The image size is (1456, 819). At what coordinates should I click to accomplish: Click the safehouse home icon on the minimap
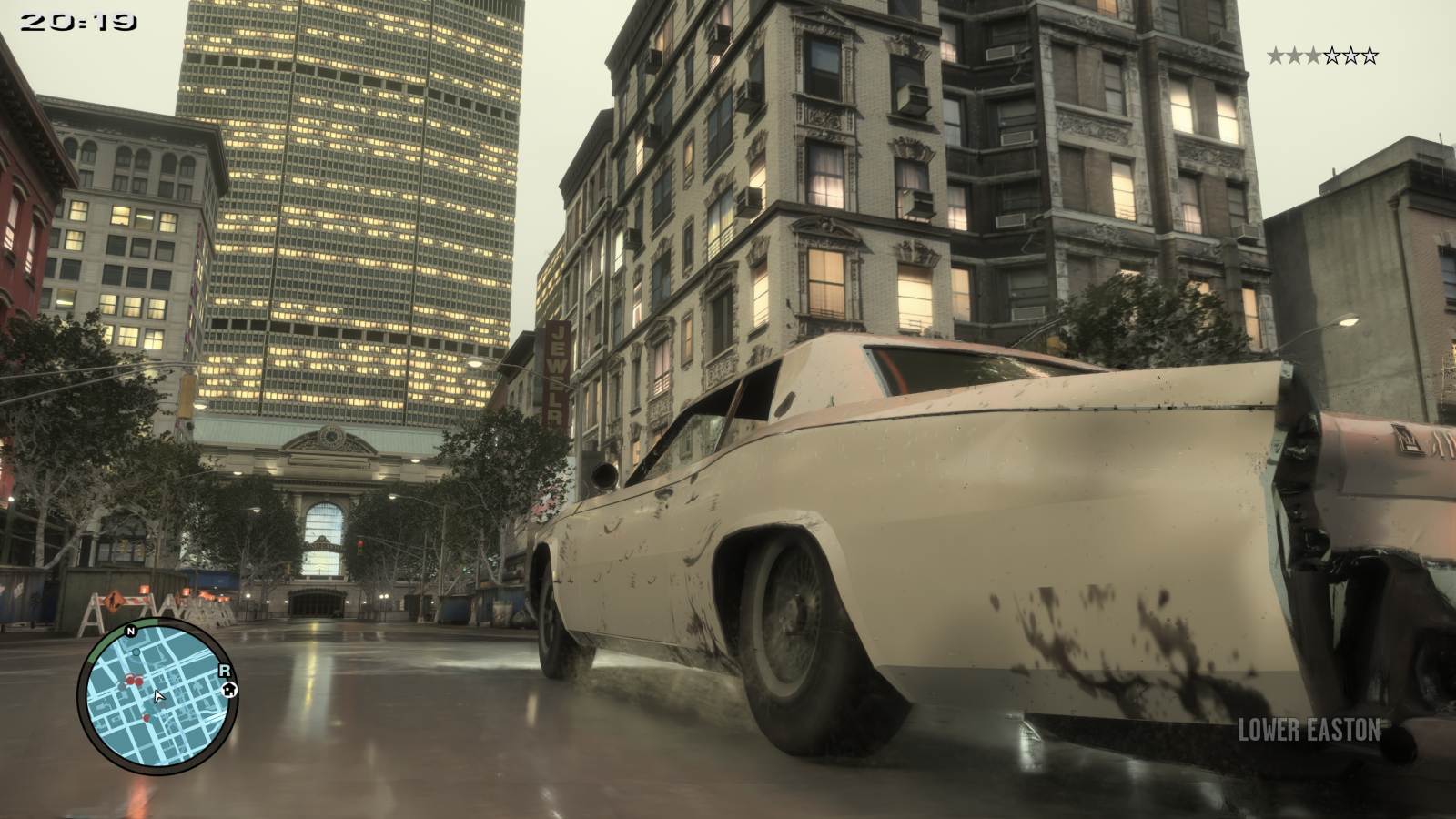click(x=229, y=691)
